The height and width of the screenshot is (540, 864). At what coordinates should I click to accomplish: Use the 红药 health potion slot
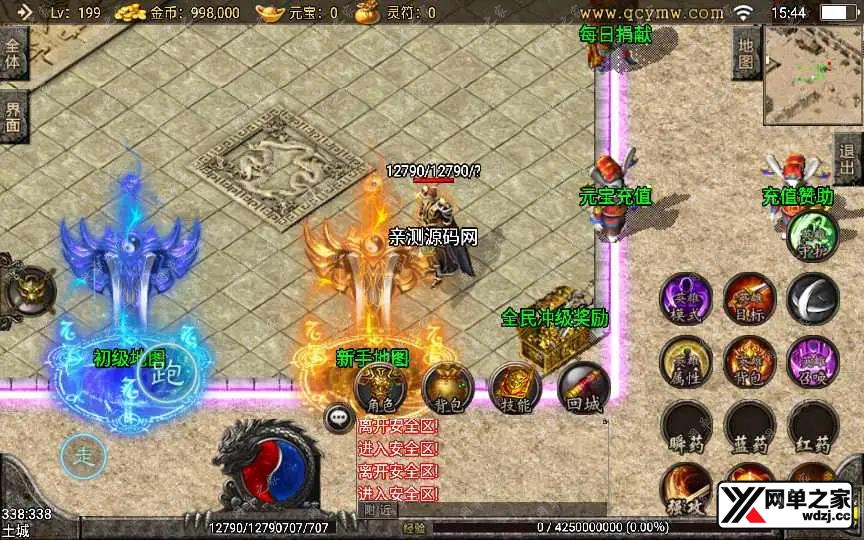[x=812, y=428]
